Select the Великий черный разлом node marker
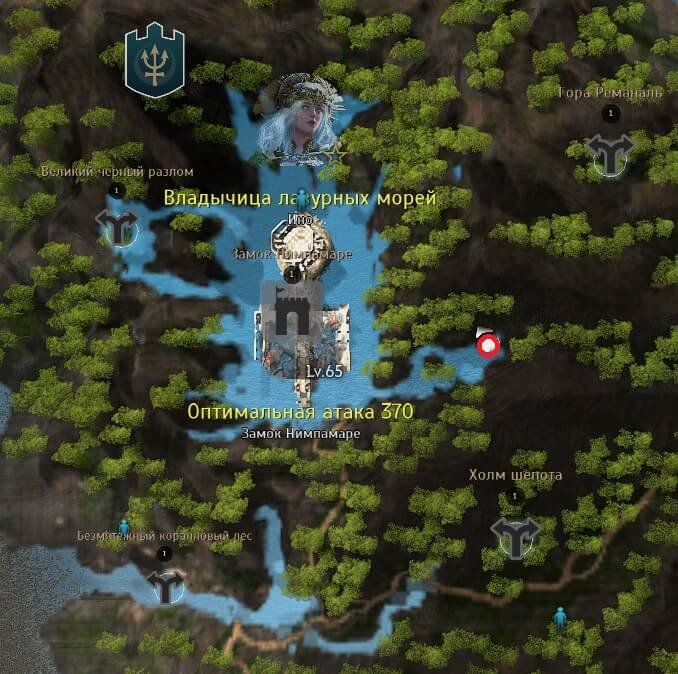Screen dimensions: 678x674 click(118, 226)
